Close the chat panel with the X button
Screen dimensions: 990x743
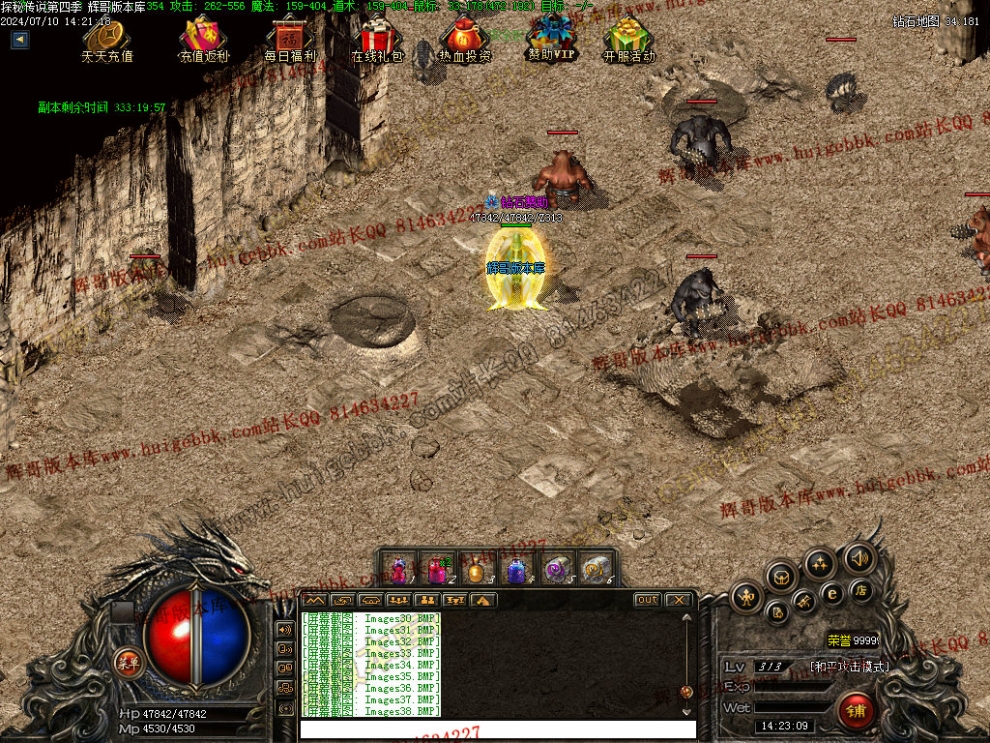[x=678, y=600]
